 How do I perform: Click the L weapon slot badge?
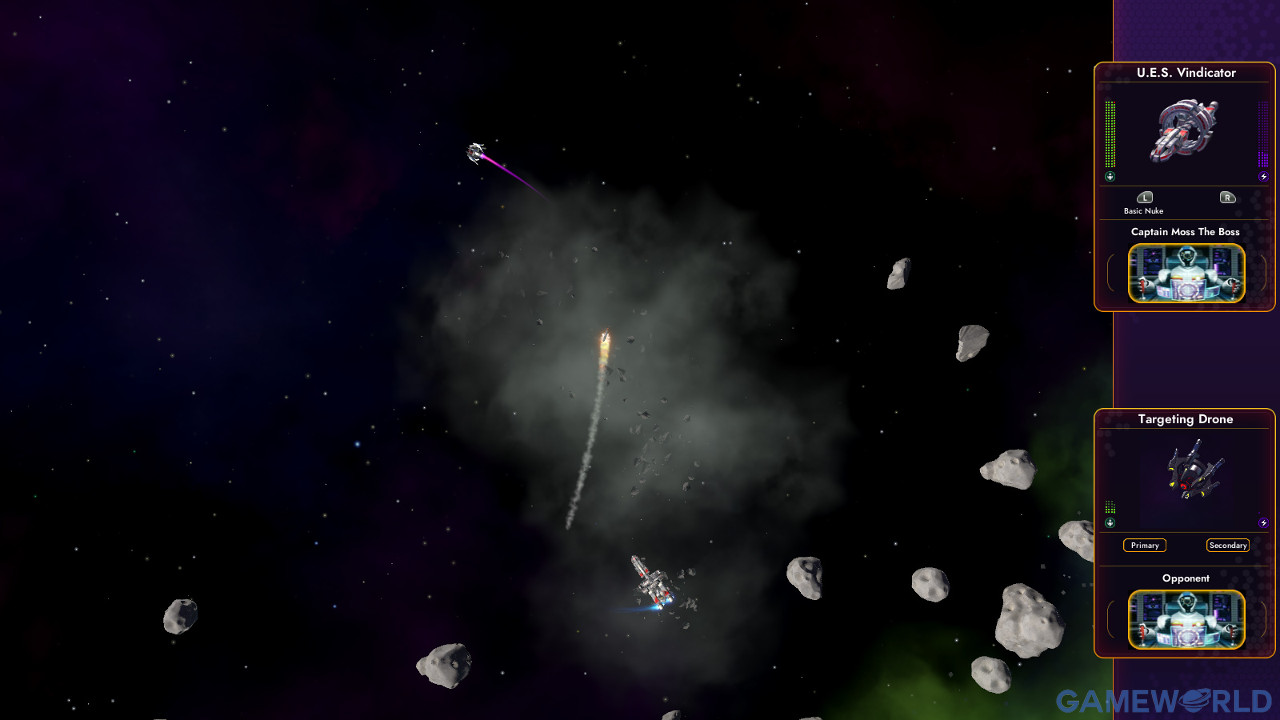1145,197
